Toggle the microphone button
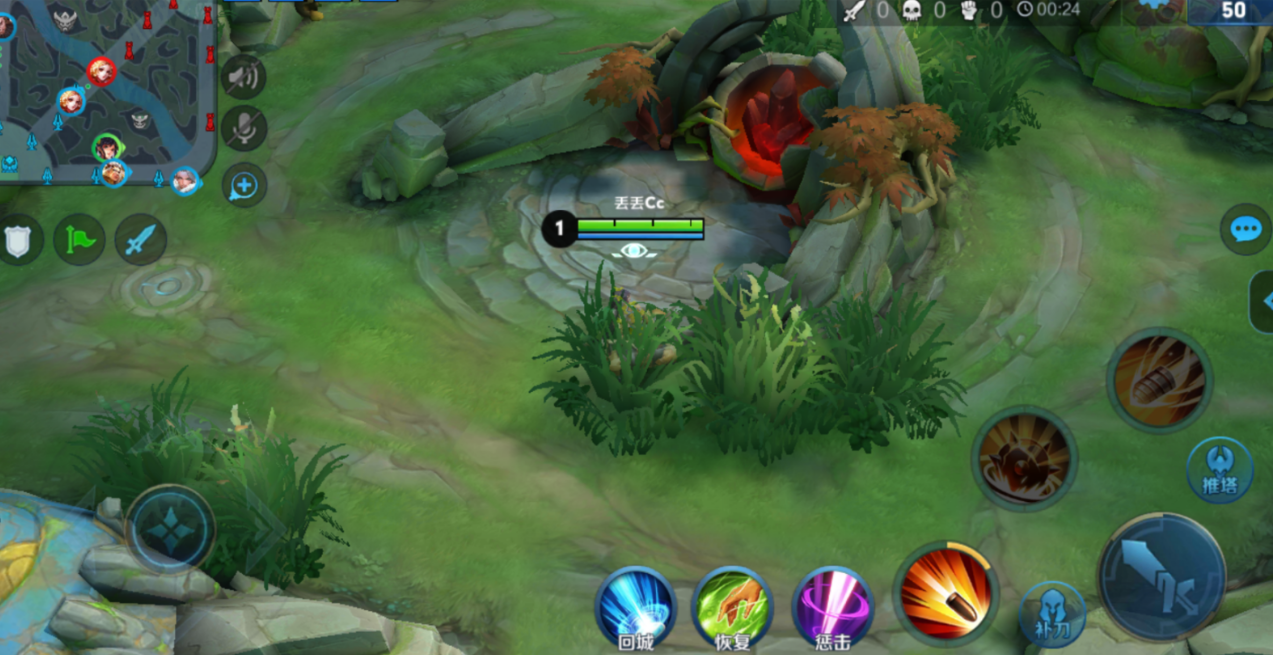 click(244, 129)
